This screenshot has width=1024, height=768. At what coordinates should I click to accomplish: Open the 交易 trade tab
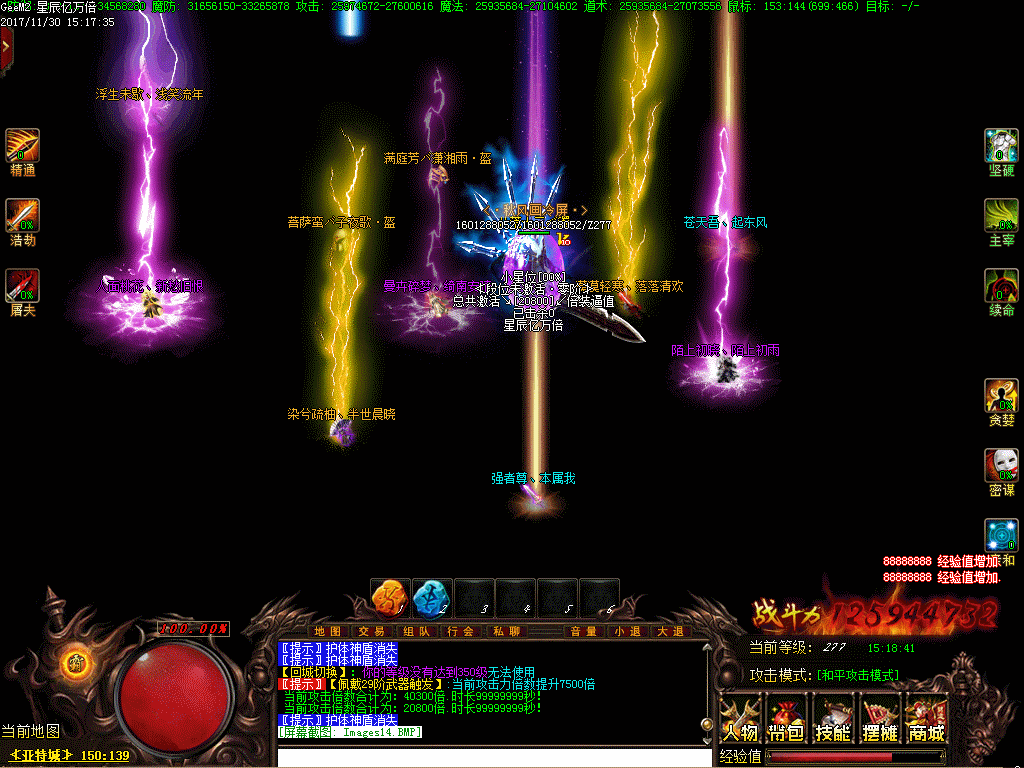[x=371, y=631]
